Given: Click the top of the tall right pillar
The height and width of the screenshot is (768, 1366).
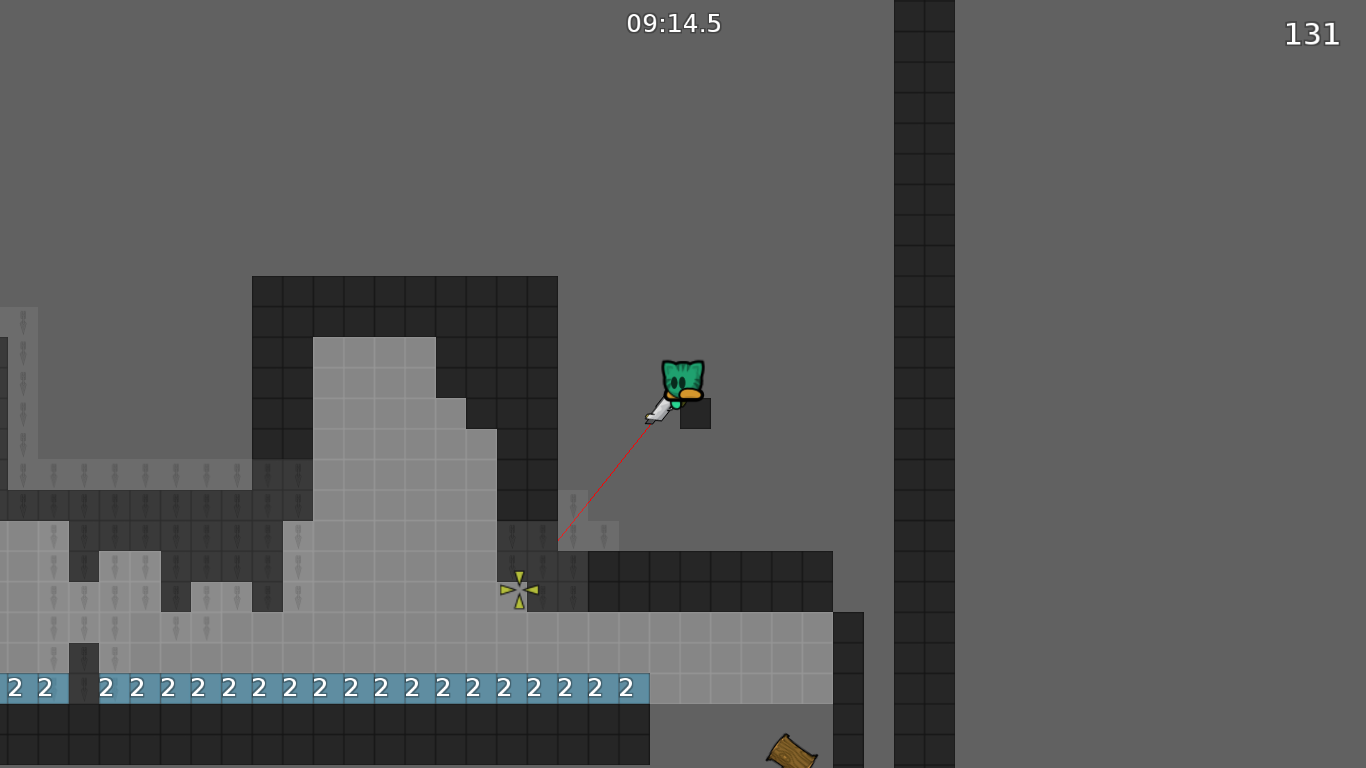Looking at the screenshot, I should click(925, 10).
